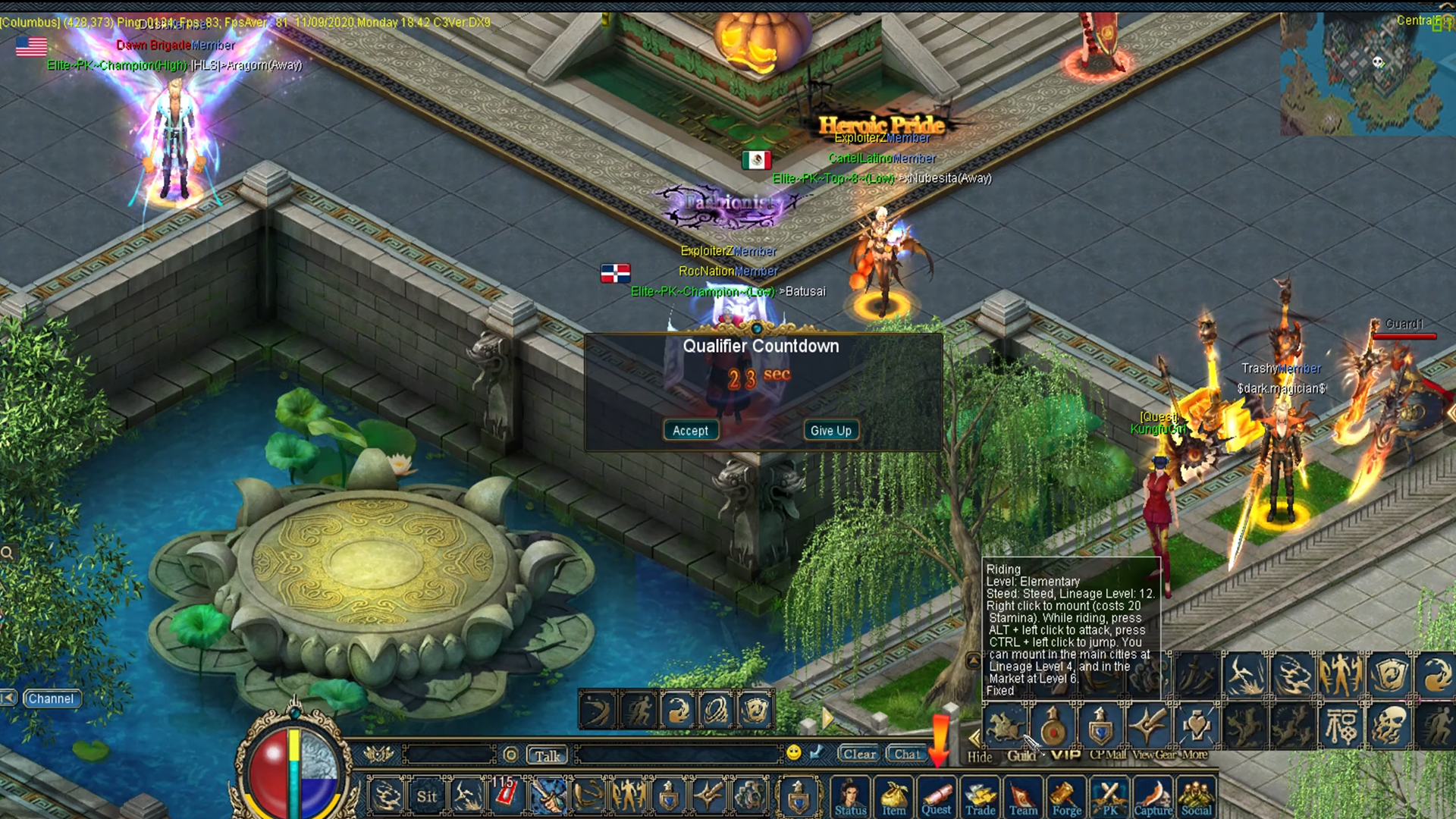Give up the qualifier match
This screenshot has width=1456, height=819.
point(830,430)
